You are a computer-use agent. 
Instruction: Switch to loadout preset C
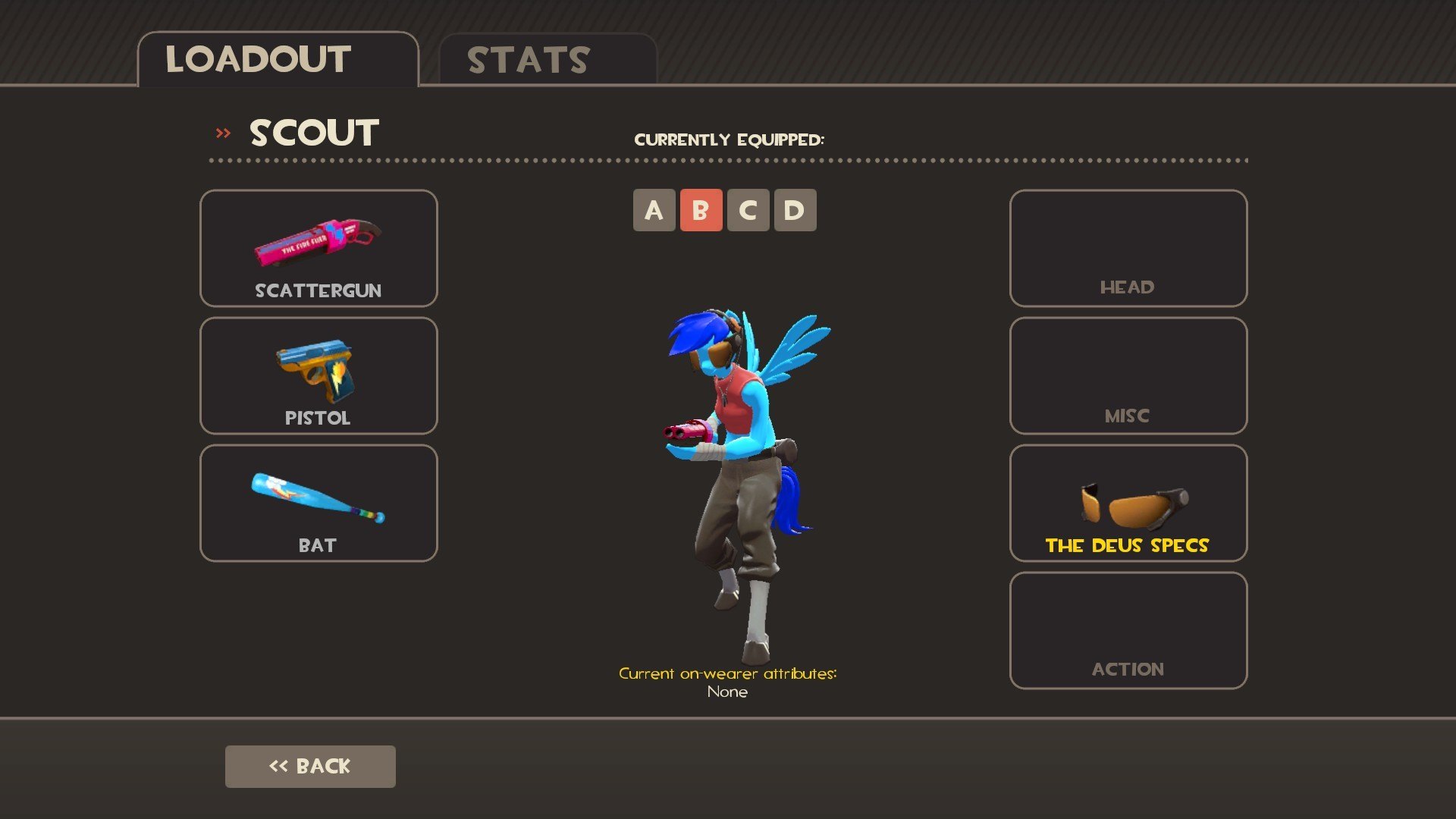tap(748, 210)
